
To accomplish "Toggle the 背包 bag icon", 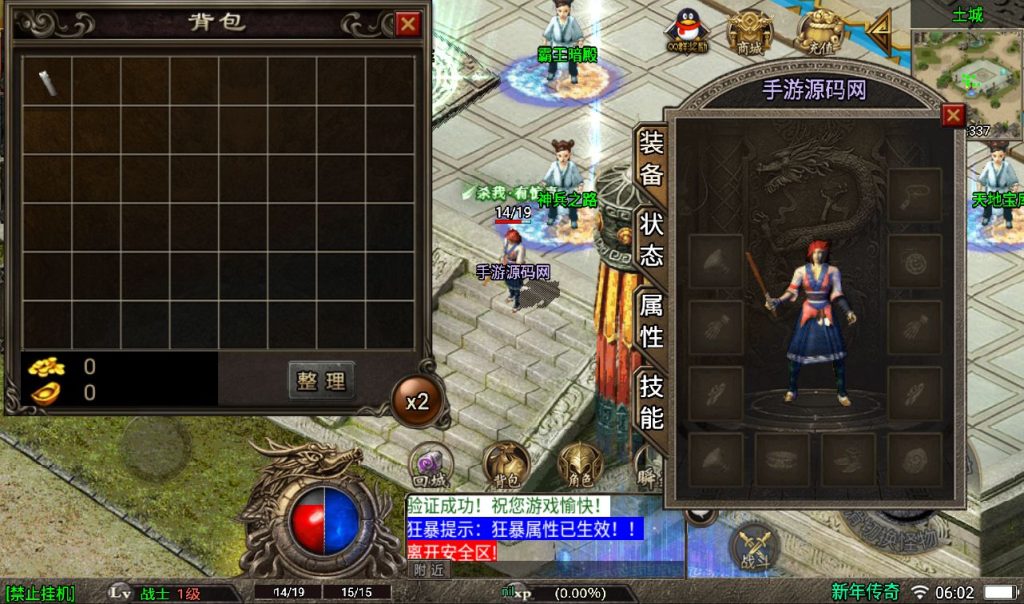I will (505, 464).
